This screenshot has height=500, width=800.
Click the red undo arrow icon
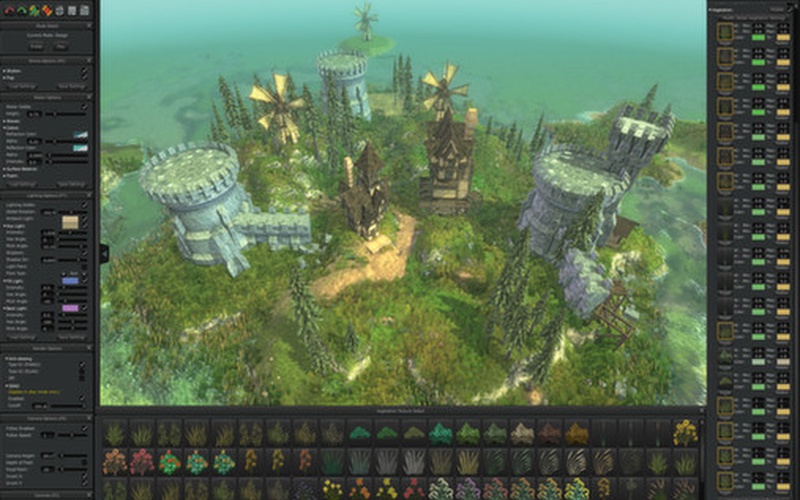coord(11,10)
